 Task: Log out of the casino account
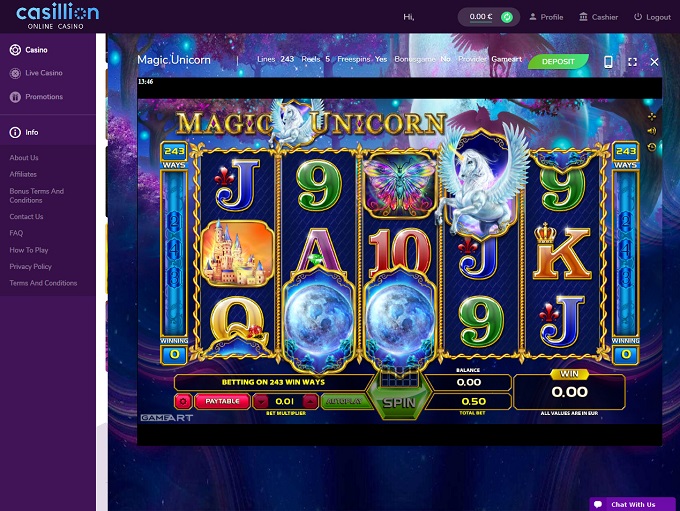click(652, 17)
